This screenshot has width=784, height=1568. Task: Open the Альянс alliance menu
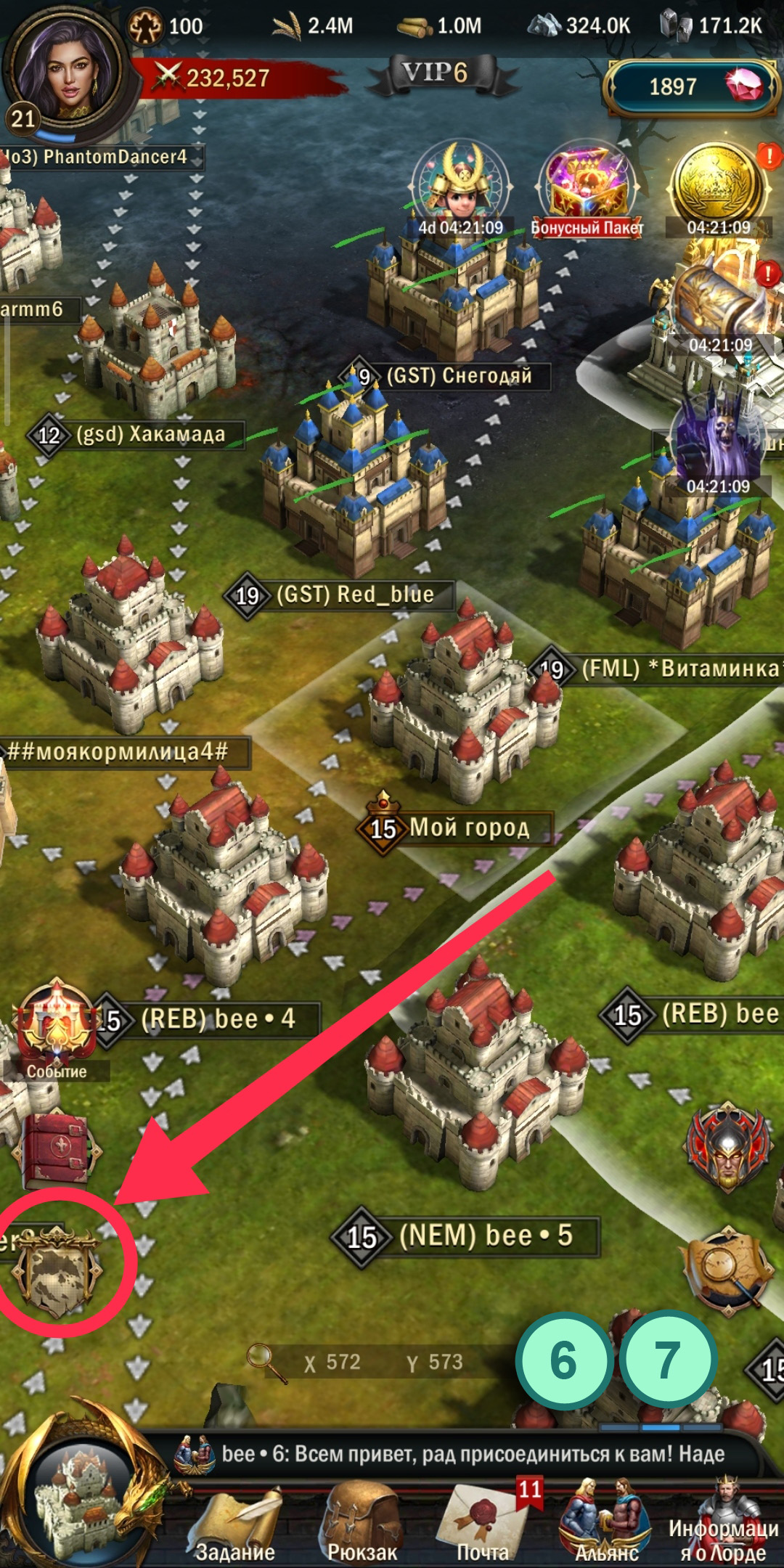click(x=606, y=1523)
